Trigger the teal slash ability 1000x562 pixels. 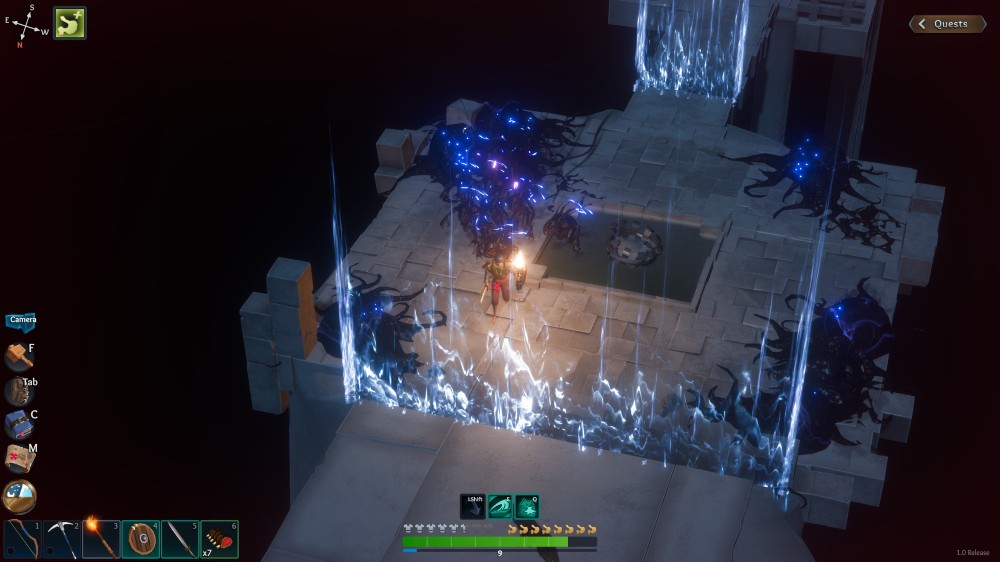coord(499,507)
